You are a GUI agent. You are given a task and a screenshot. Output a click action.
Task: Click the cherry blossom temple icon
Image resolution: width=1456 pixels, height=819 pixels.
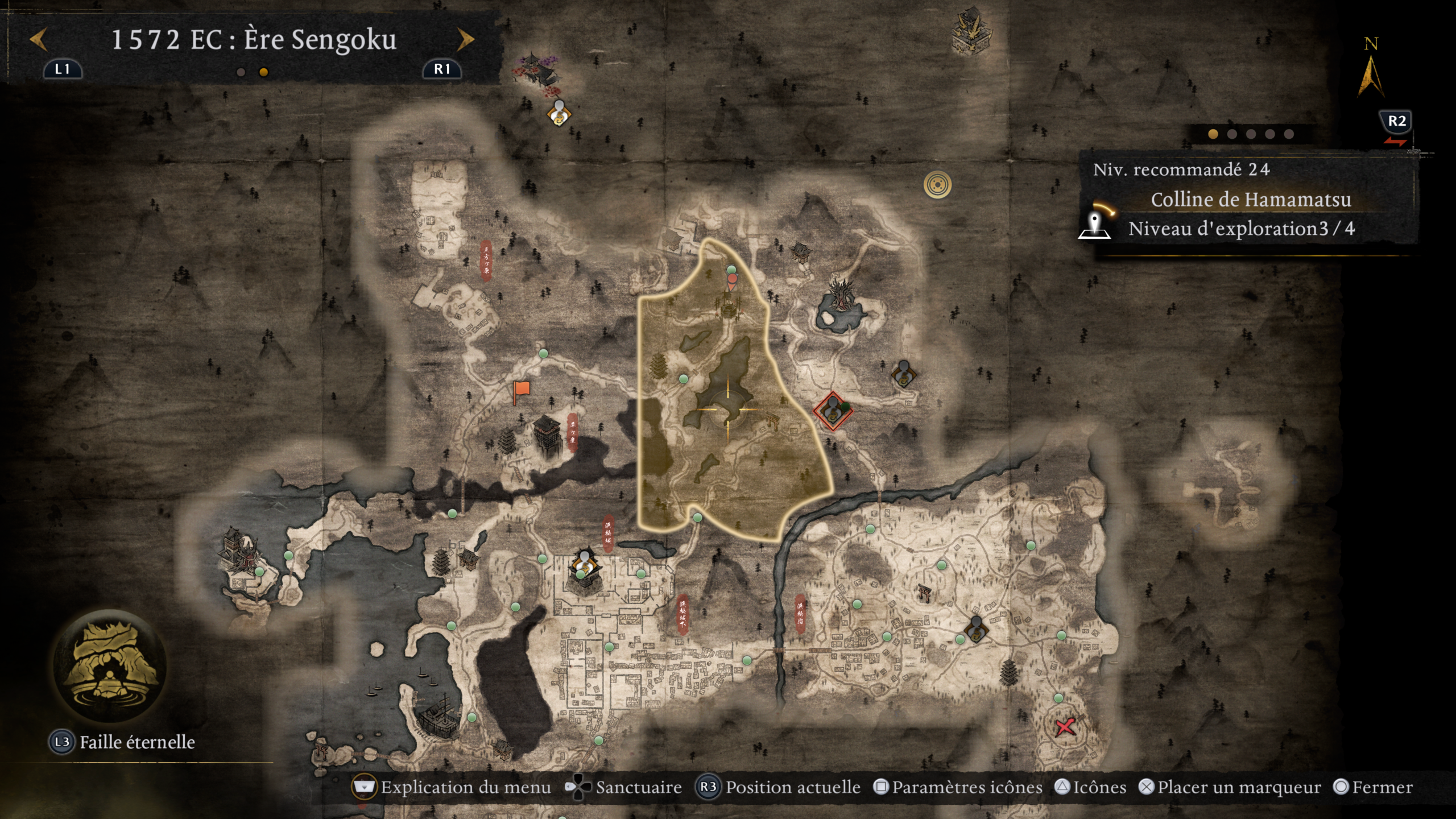535,73
